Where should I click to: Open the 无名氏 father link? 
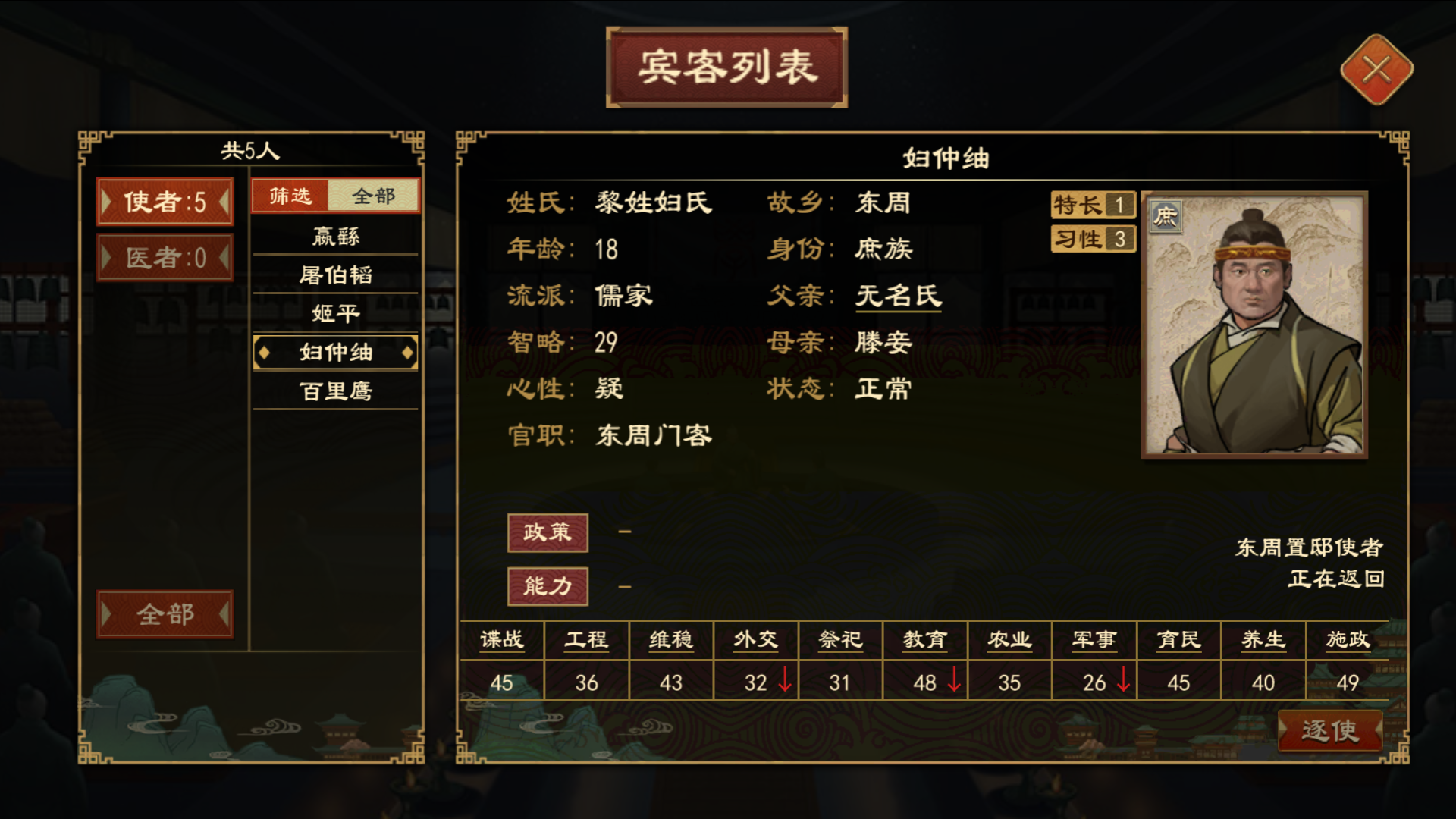898,297
